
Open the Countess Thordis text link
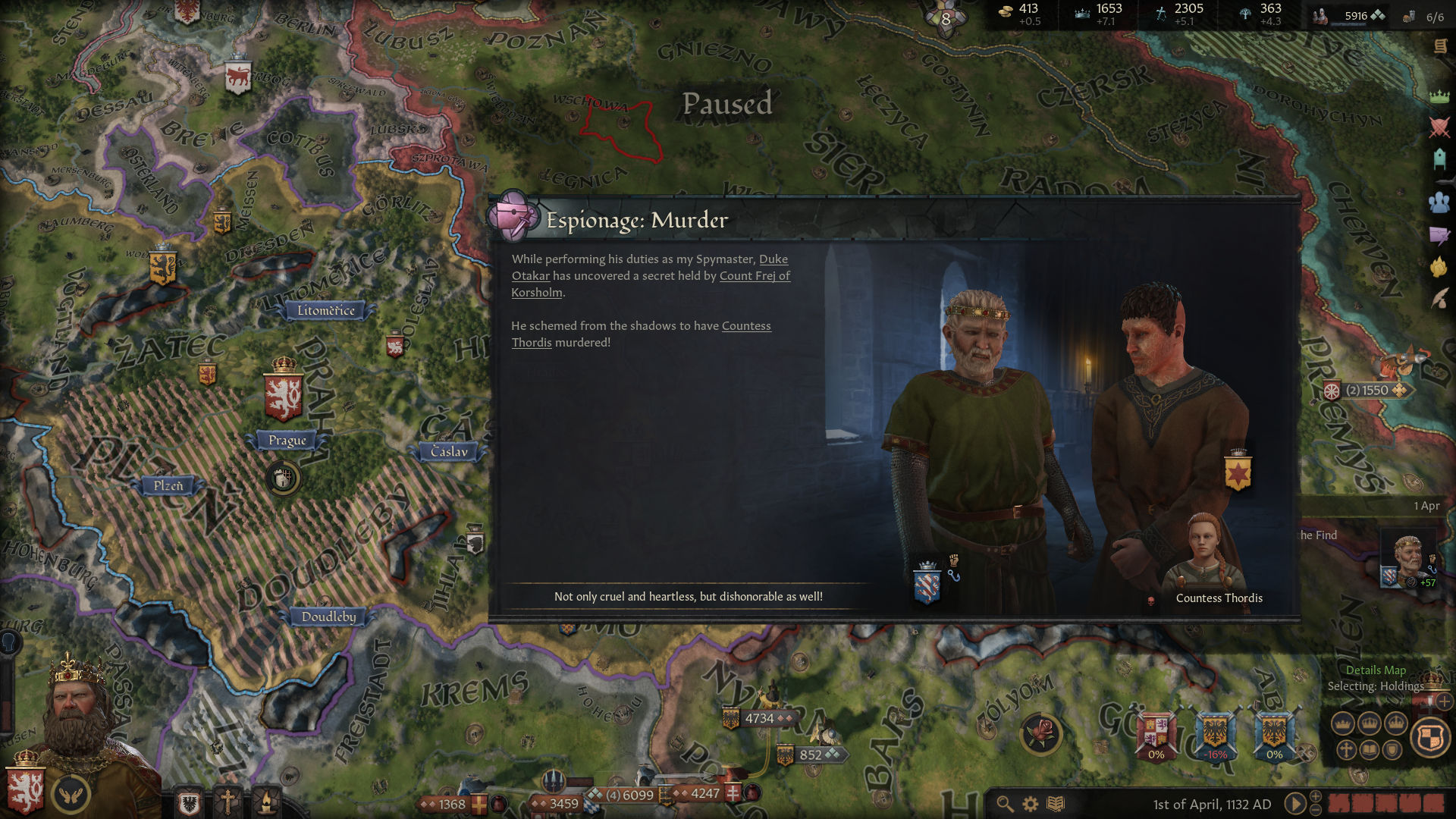pos(745,326)
